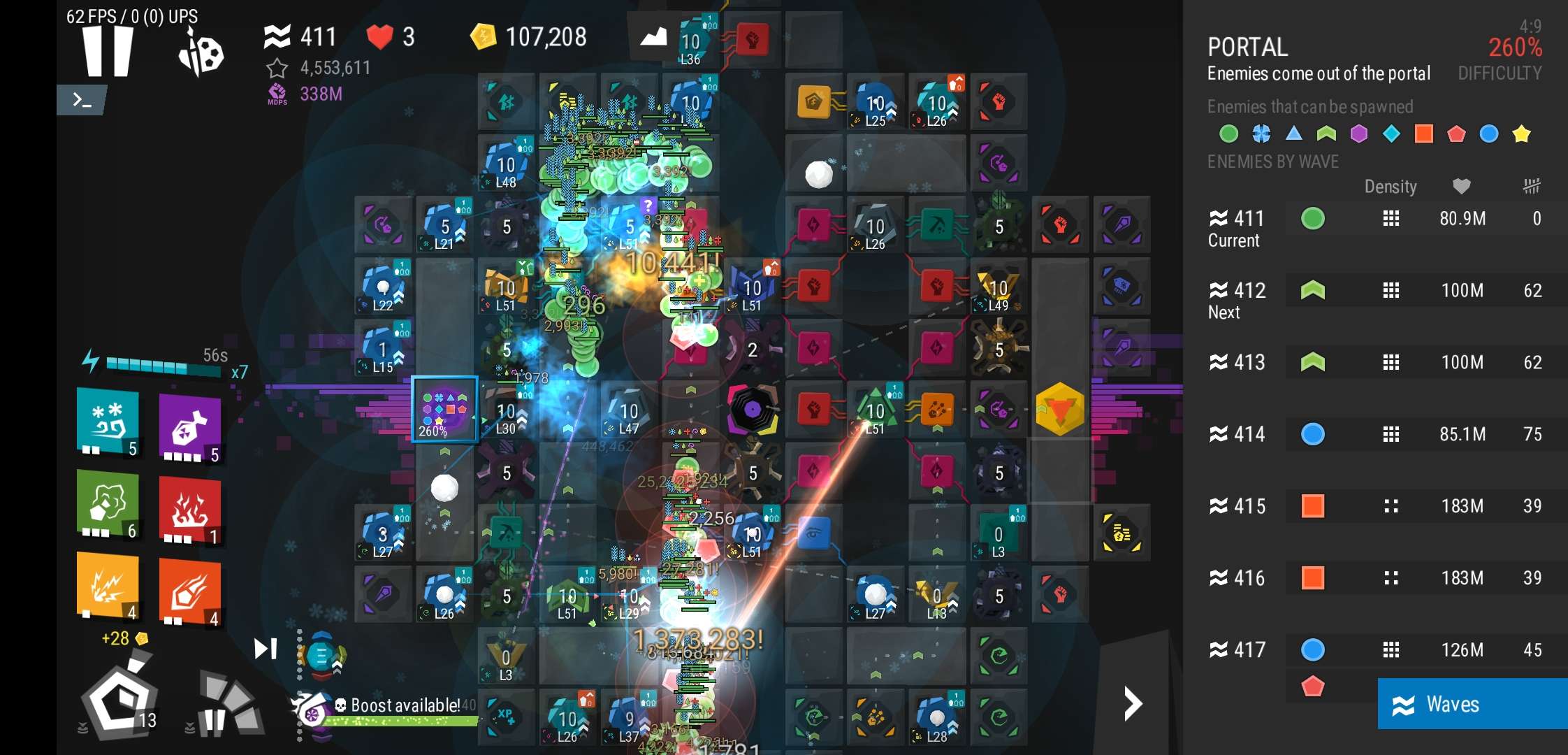
Task: Tap the dice icon near the pause button
Action: click(x=201, y=53)
